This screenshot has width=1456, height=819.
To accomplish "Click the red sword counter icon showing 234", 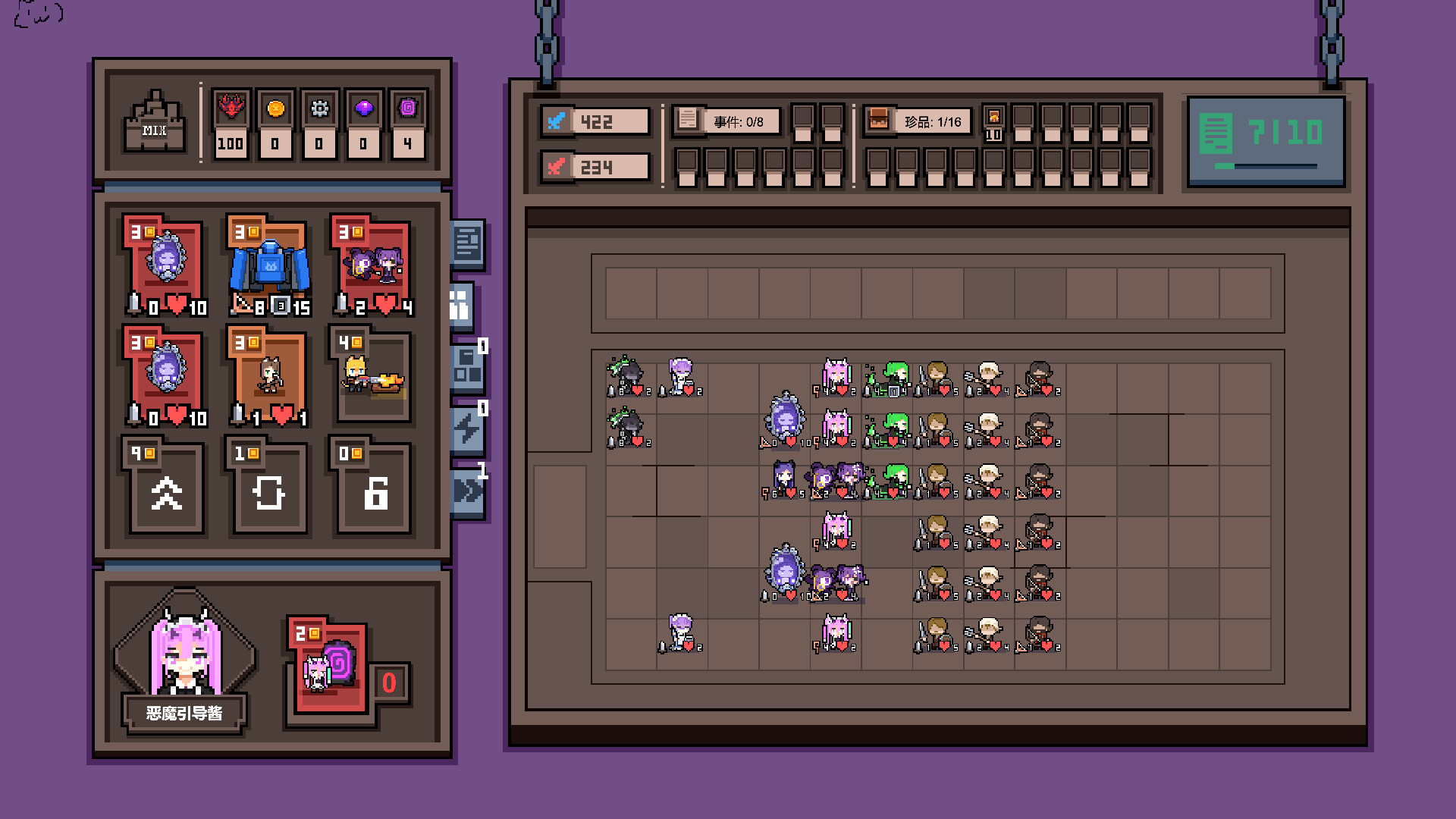I will [556, 165].
